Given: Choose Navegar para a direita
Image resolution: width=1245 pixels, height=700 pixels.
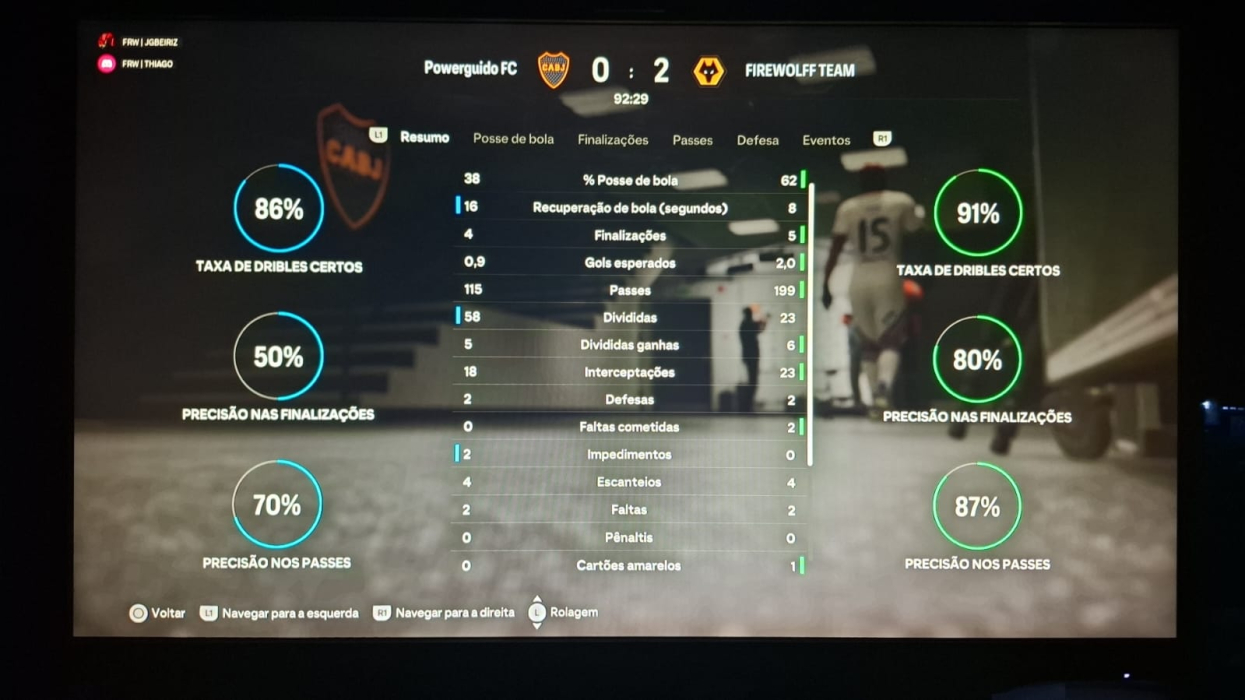Looking at the screenshot, I should point(444,613).
